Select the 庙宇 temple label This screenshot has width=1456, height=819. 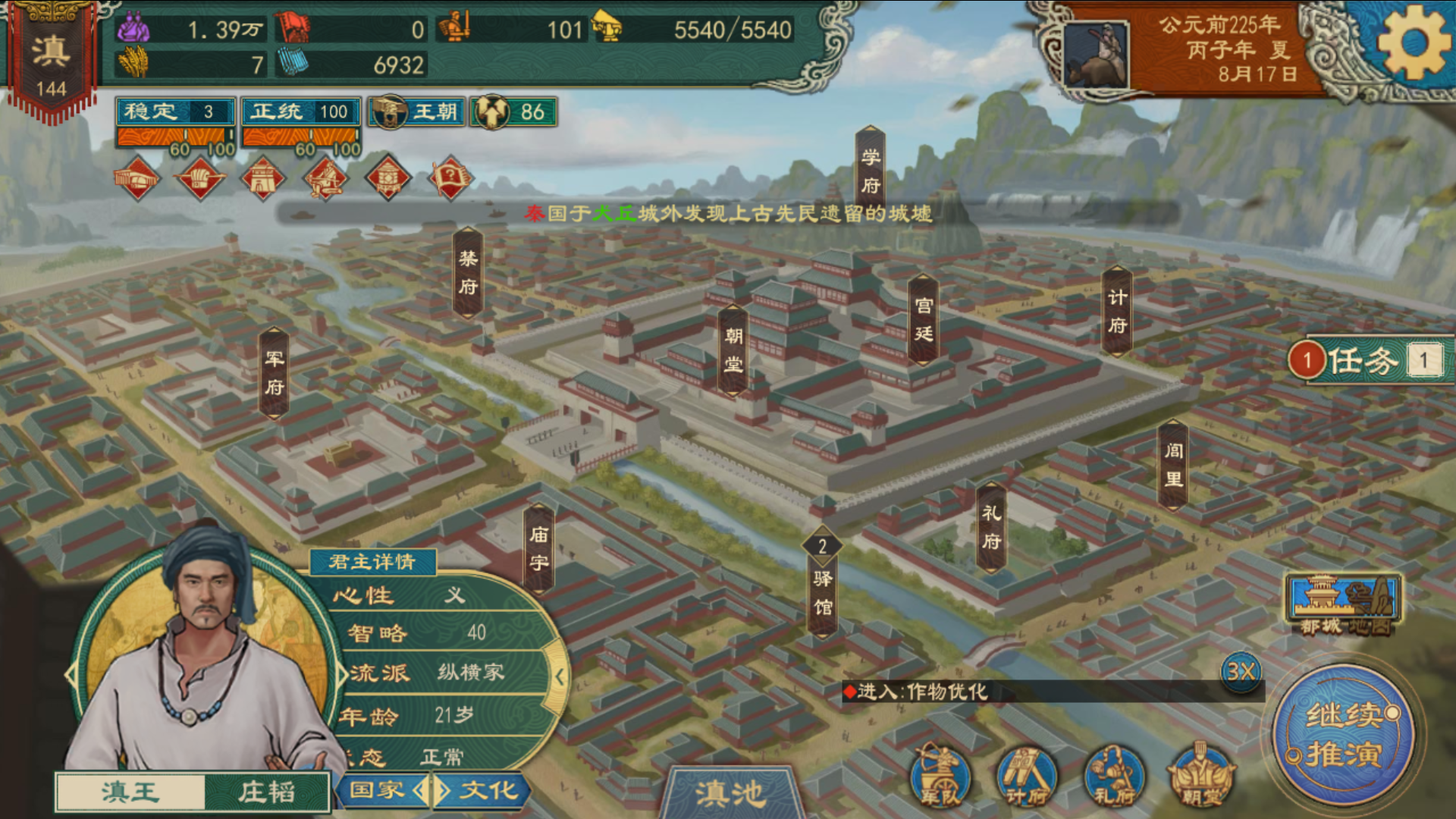[538, 548]
